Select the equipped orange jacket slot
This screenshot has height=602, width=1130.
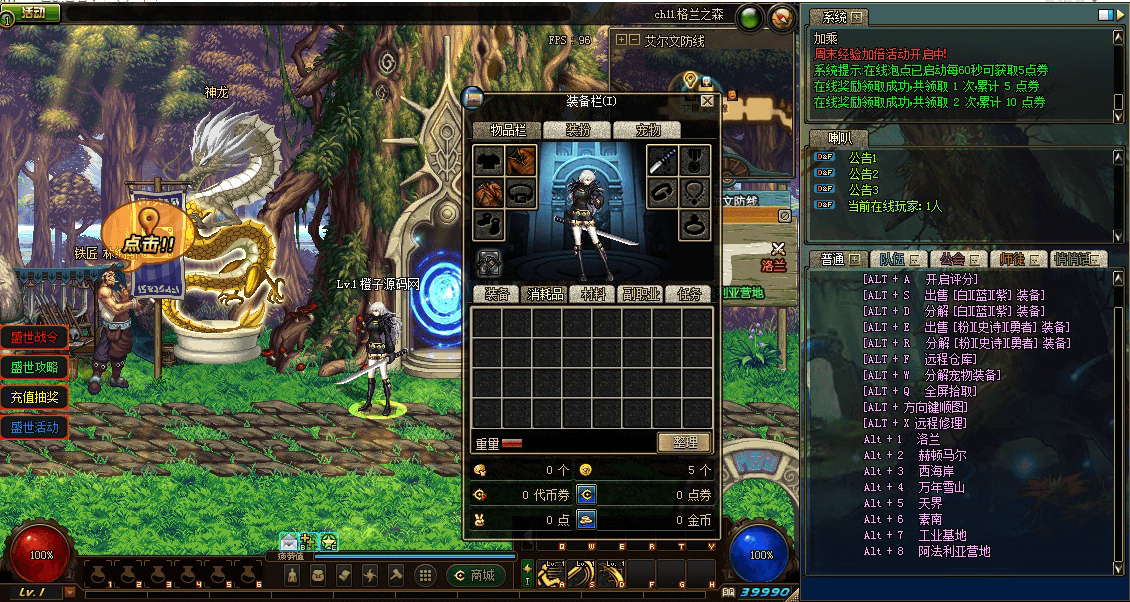coord(521,160)
